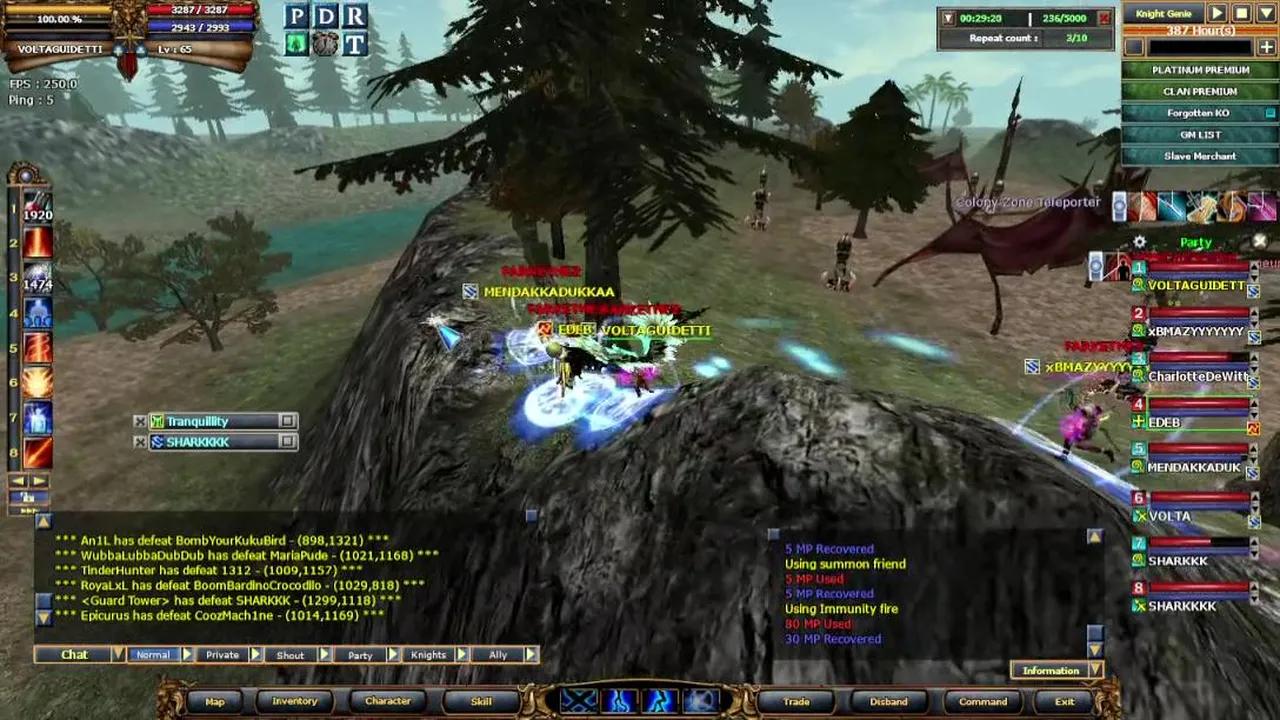This screenshot has width=1280, height=720.
Task: Select the Shout chat tab
Action: (290, 655)
